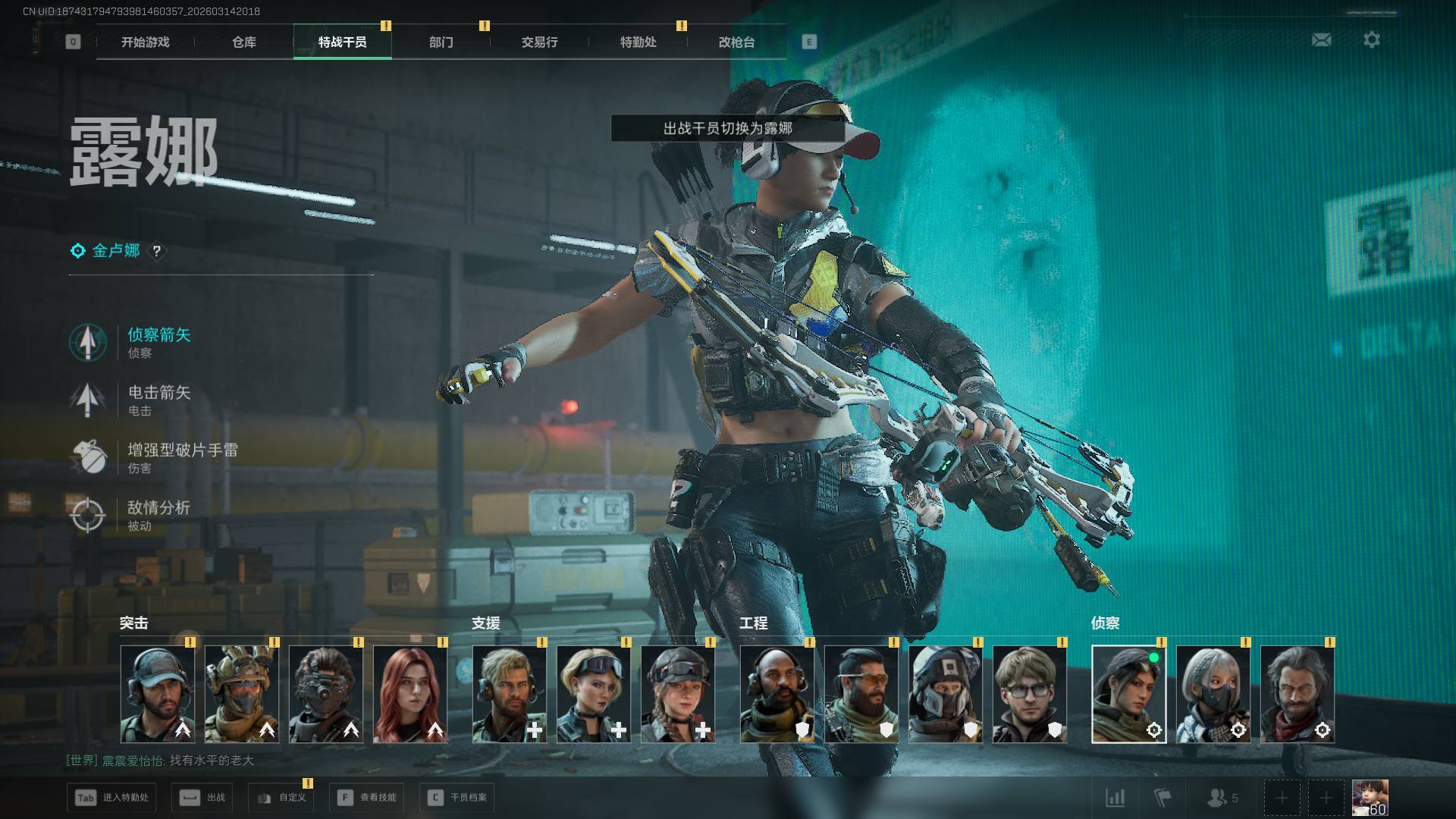The image size is (1456, 819).
Task: Switch to the 改枪台 tab
Action: coord(737,42)
